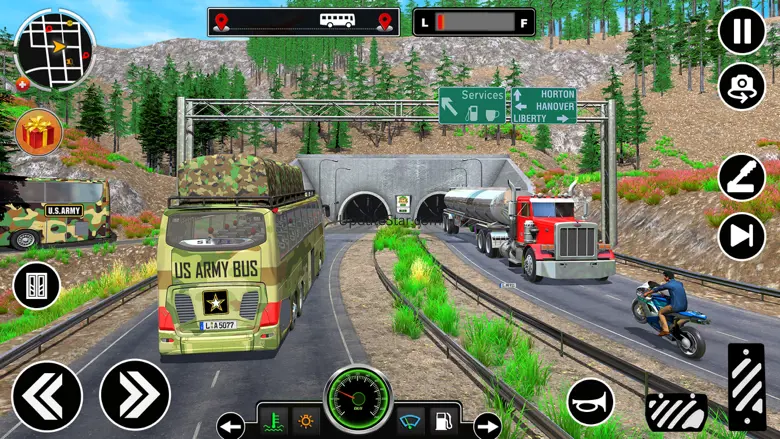Switch the camera view

tap(742, 87)
